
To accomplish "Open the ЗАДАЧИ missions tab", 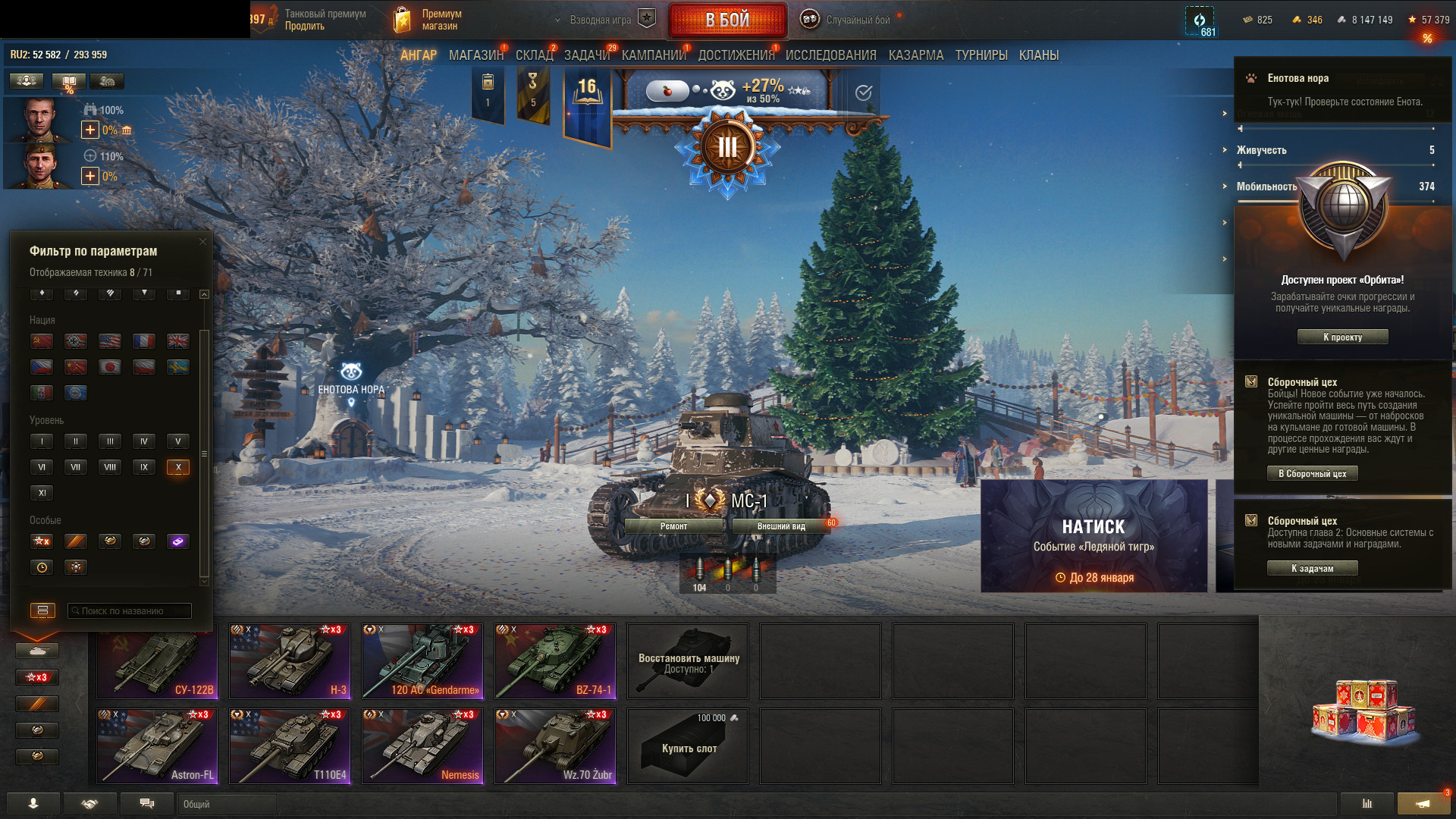I will 586,55.
